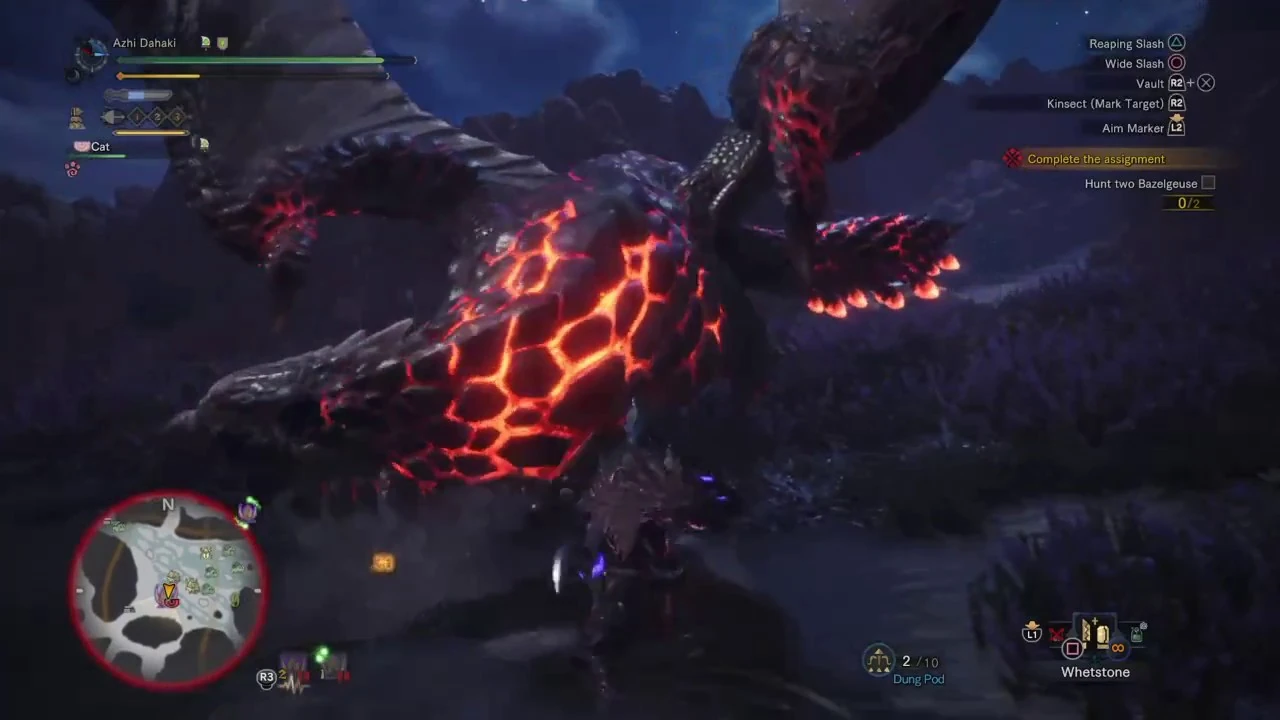Click the monster status ailment icon near Azhi Dahaki
Image resolution: width=1280 pixels, height=720 pixels.
206,42
